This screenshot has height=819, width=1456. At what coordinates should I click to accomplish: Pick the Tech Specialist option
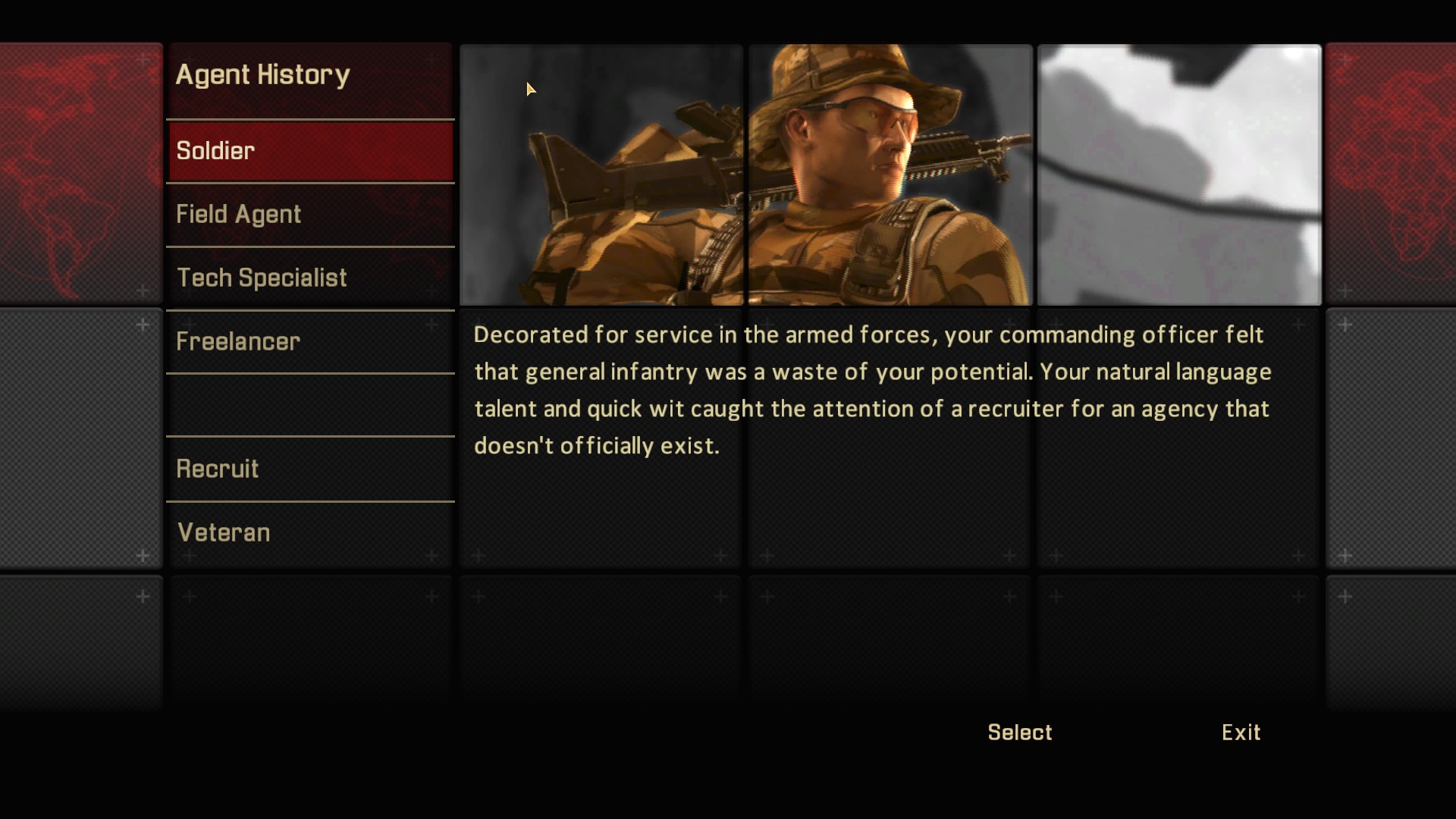[x=310, y=278]
